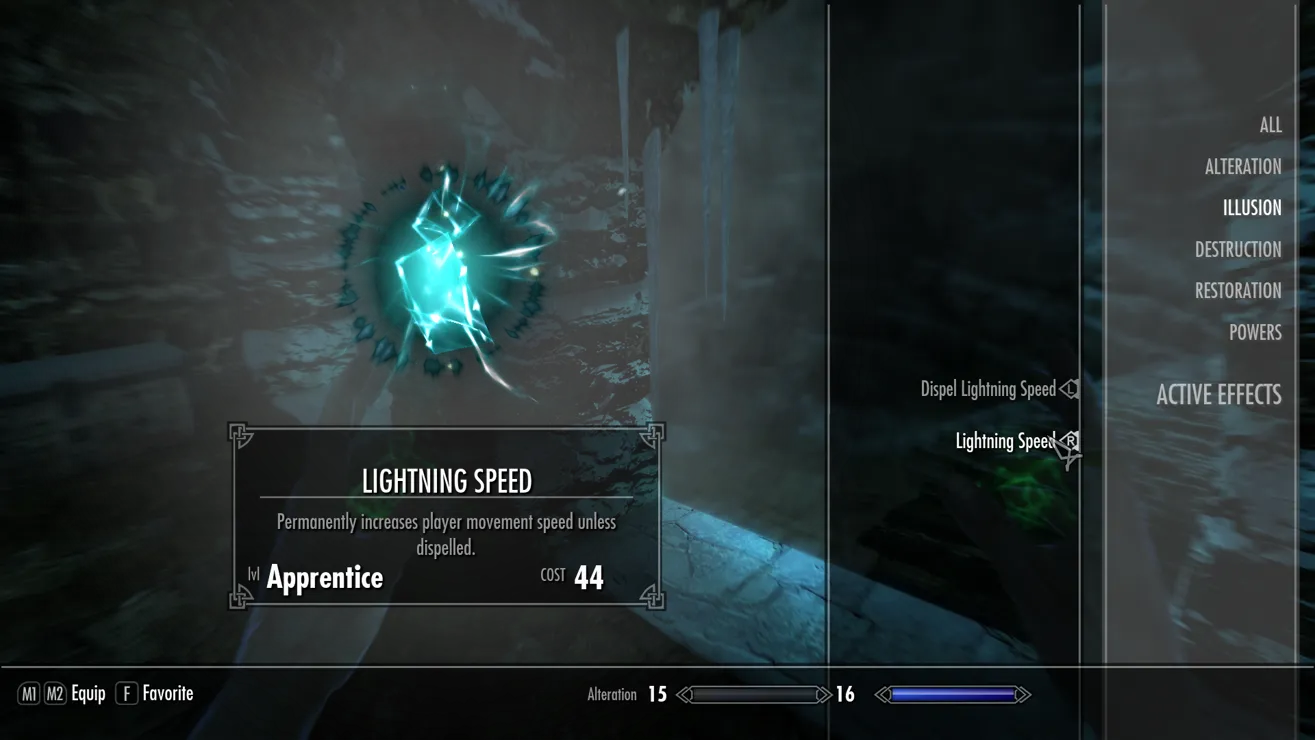Screen dimensions: 1315x740
Task: Select the Illusion spell category
Action: coord(1251,208)
